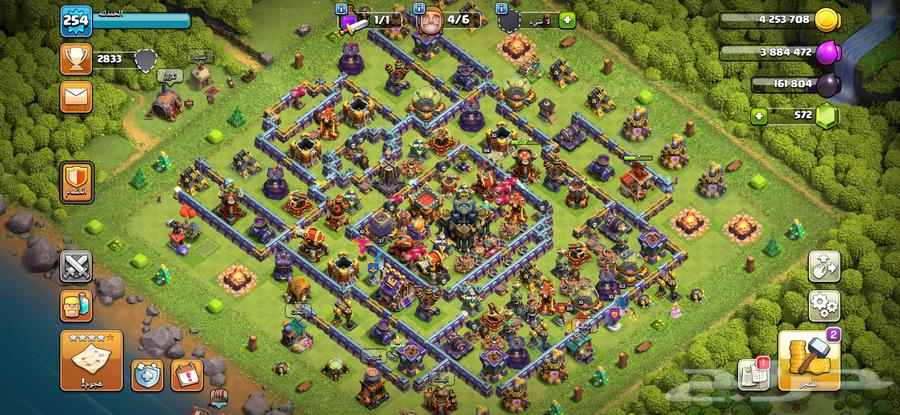Open the Shop with the hammer icon

tap(806, 360)
